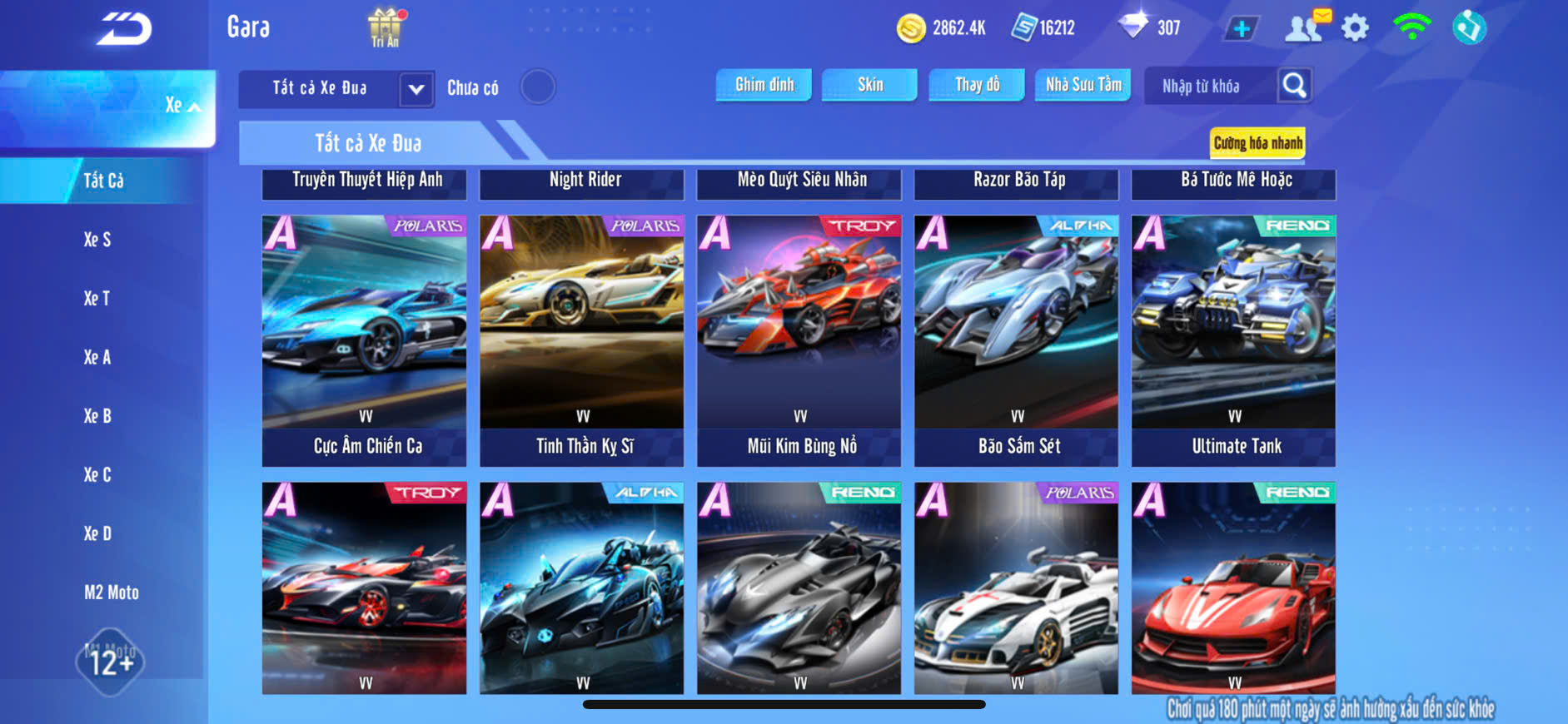This screenshot has width=1568, height=724.
Task: Select the Xe A category
Action: [x=97, y=358]
